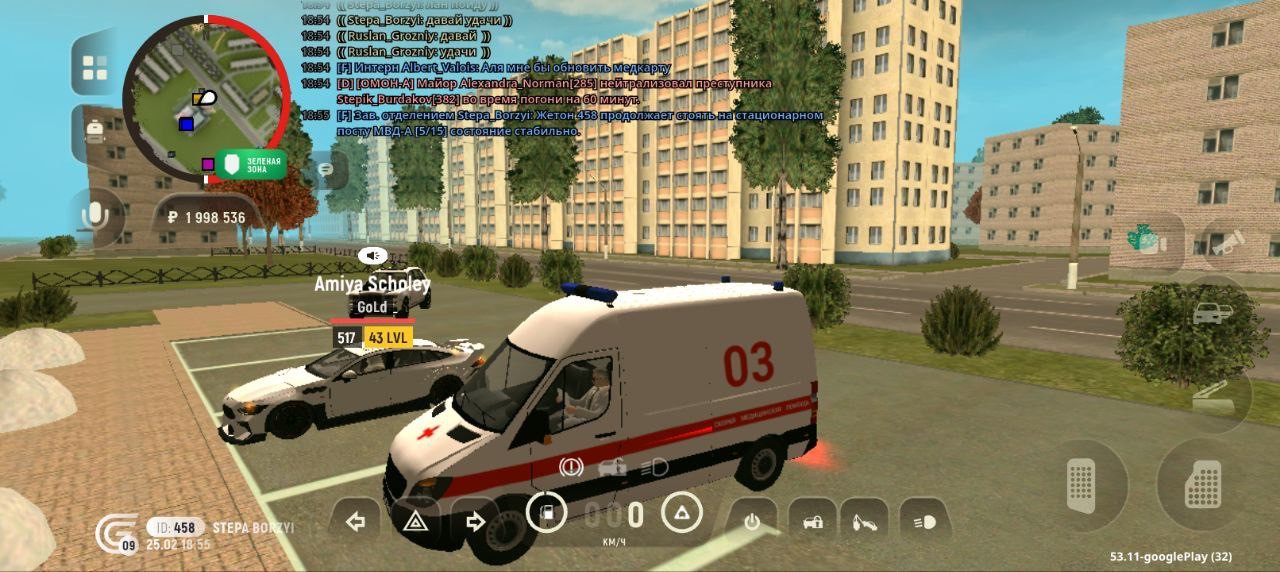Screen dimensions: 1280x572
Task: Open the circular minimap
Action: pos(207,99)
